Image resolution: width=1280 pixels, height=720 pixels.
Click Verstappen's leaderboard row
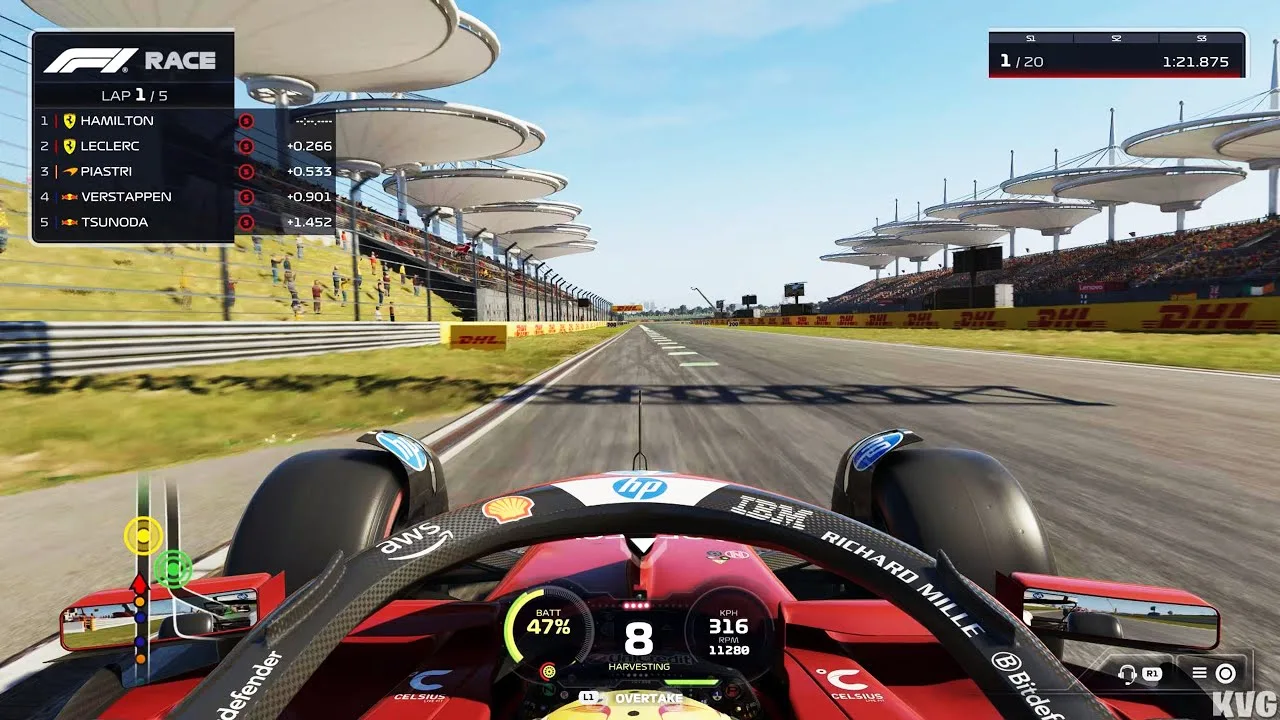[126, 197]
